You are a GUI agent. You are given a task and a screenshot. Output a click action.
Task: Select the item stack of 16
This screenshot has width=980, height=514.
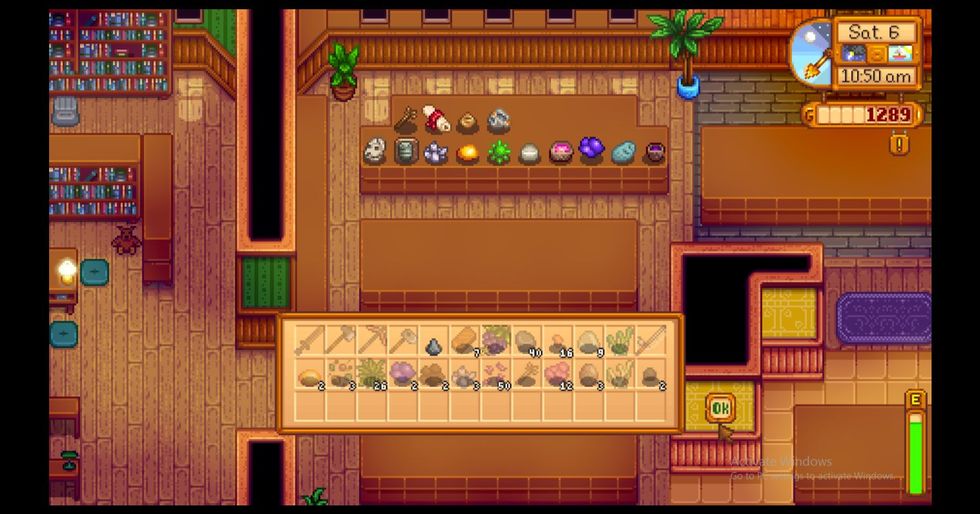pyautogui.click(x=558, y=341)
